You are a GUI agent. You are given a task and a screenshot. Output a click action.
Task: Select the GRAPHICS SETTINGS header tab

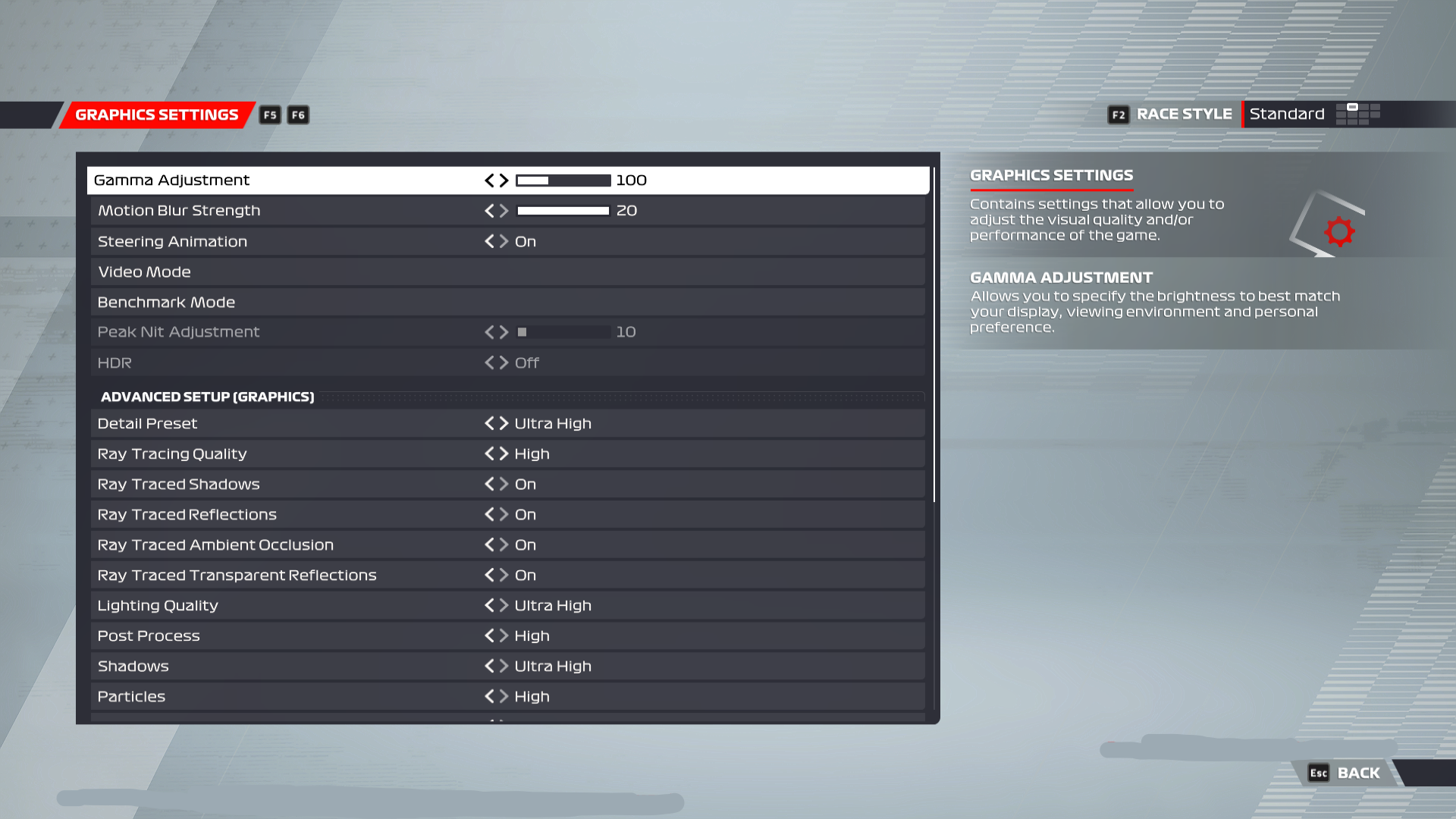156,115
